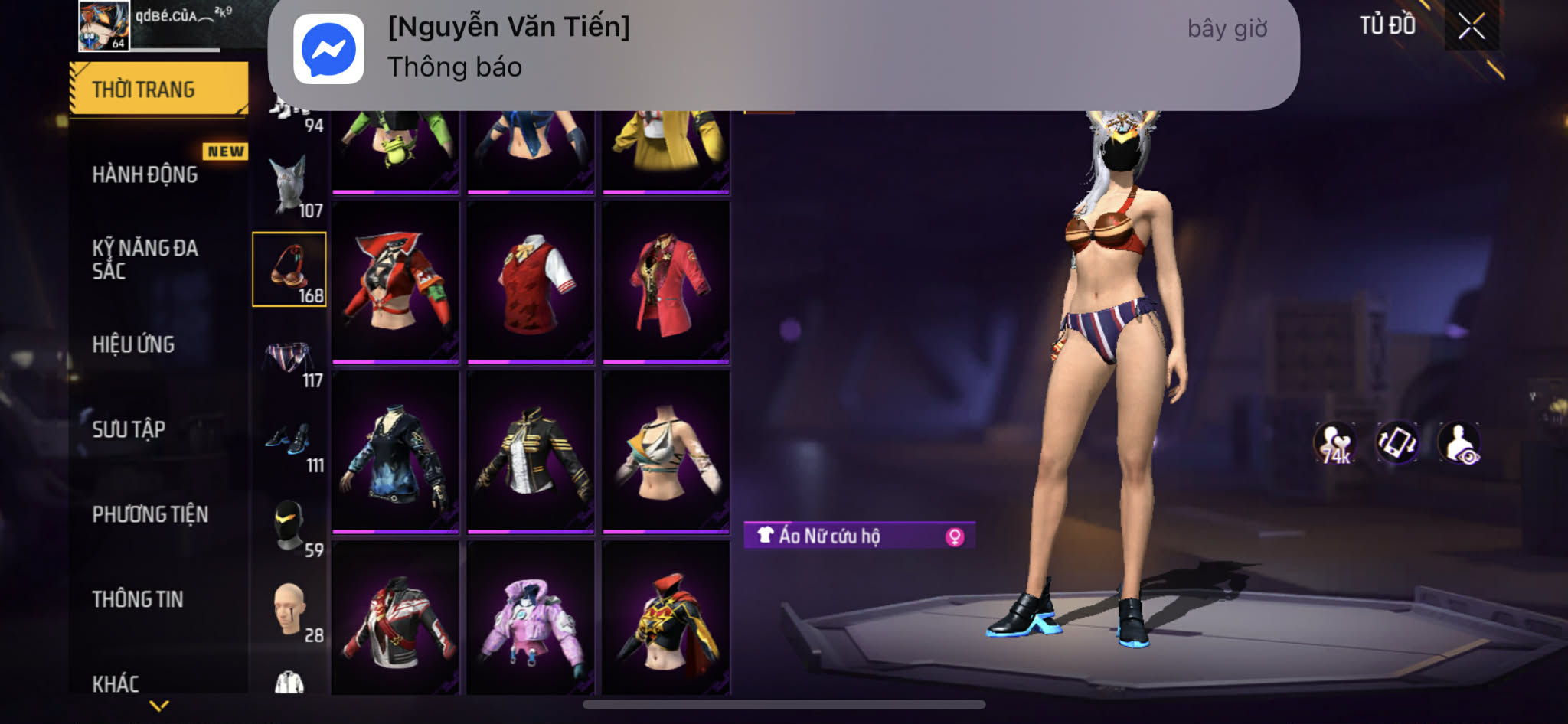This screenshot has height=724, width=1568.
Task: Open the Hiệu Ứng section
Action: coord(134,344)
